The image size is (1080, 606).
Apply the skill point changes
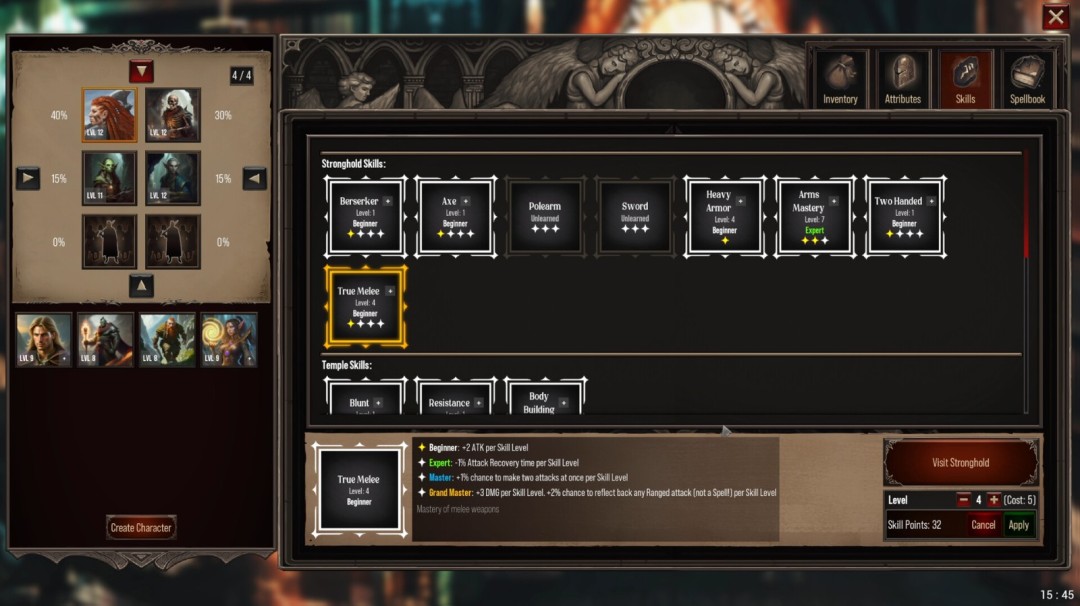(x=1018, y=525)
